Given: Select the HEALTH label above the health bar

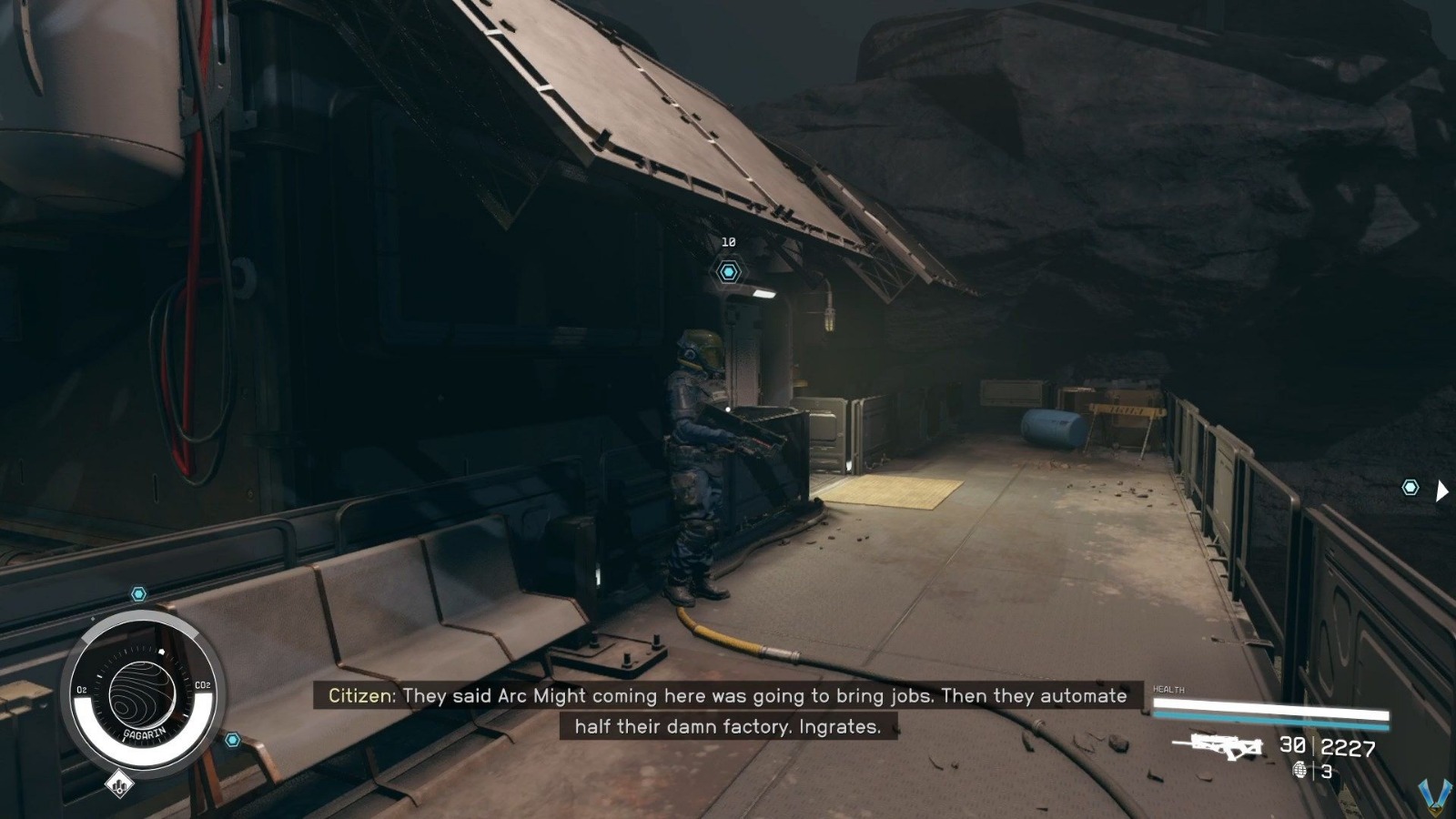Looking at the screenshot, I should (x=1168, y=689).
